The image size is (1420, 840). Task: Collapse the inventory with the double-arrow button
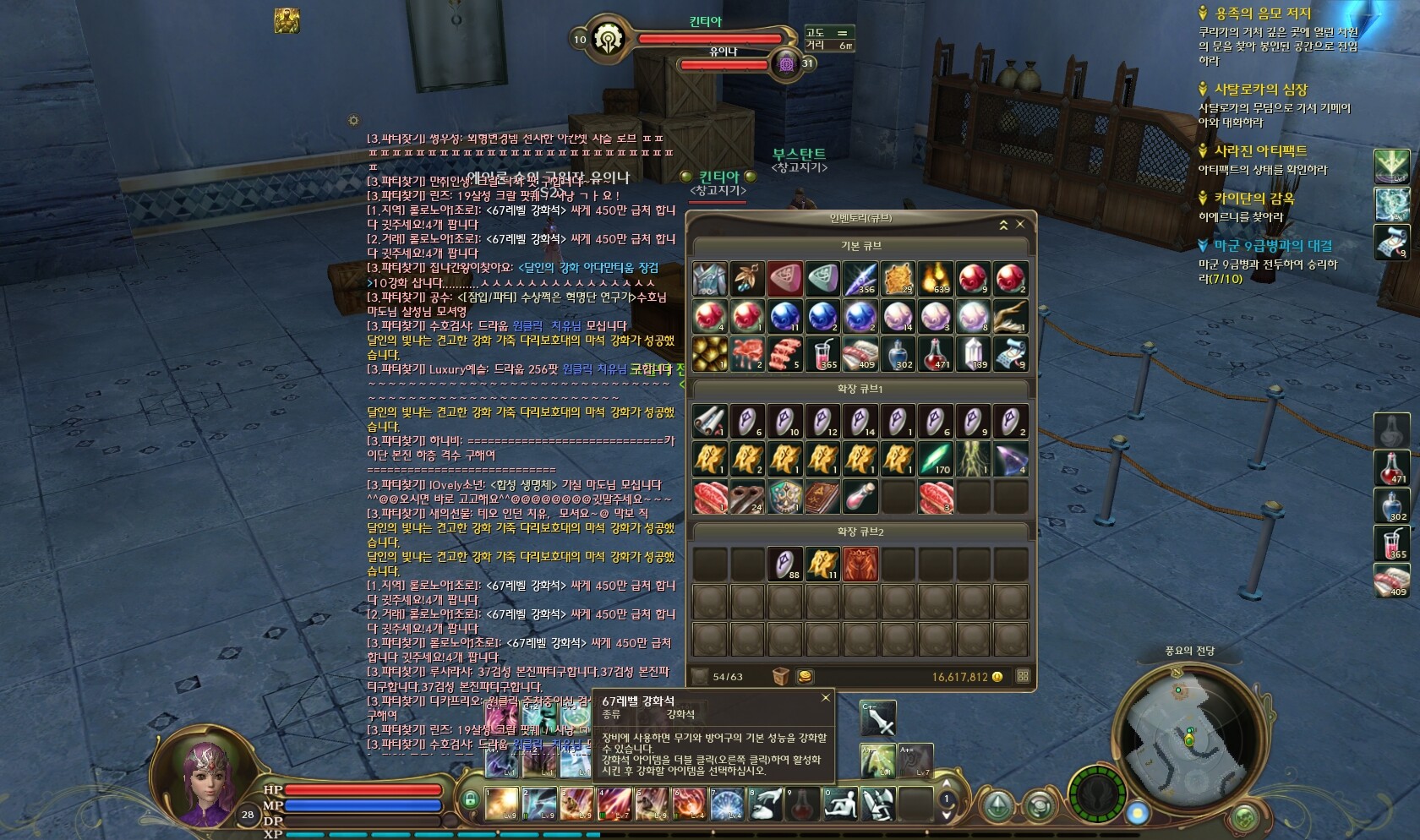[1003, 224]
